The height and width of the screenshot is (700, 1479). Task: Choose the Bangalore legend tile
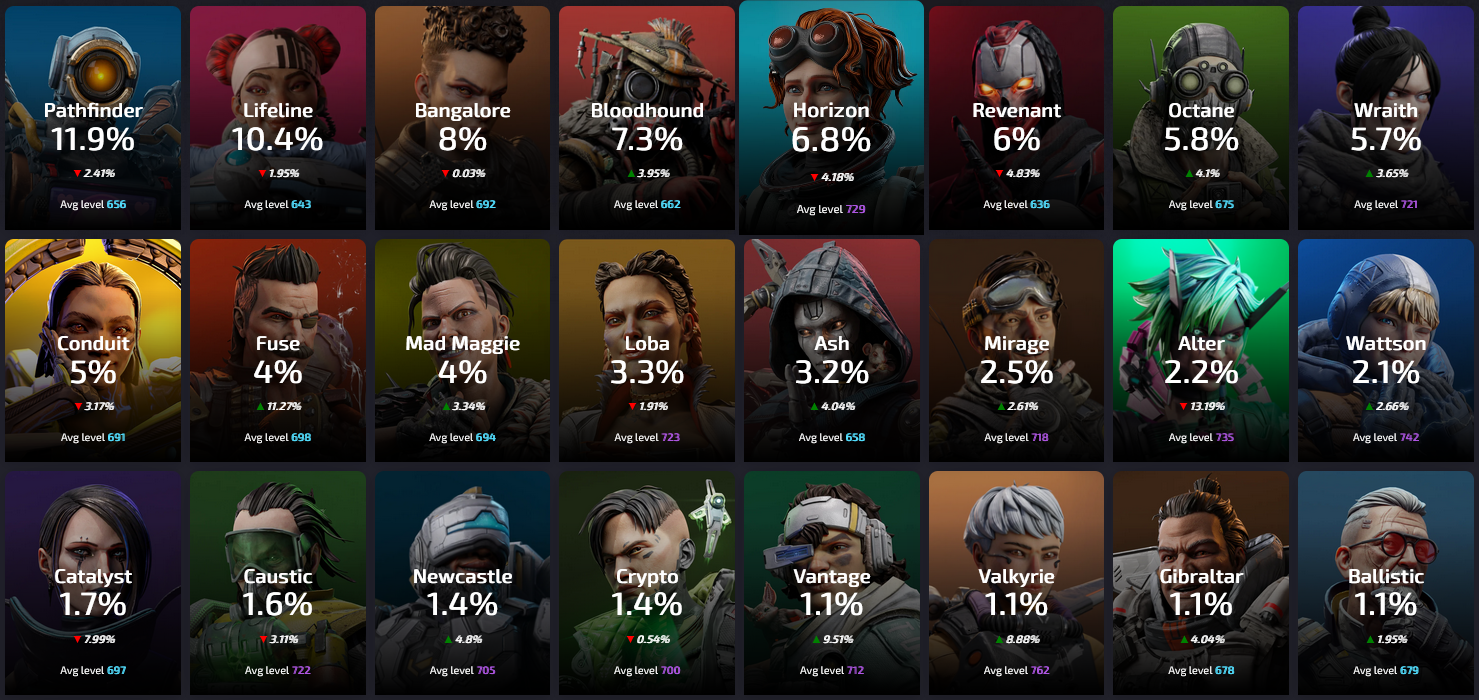(462, 118)
